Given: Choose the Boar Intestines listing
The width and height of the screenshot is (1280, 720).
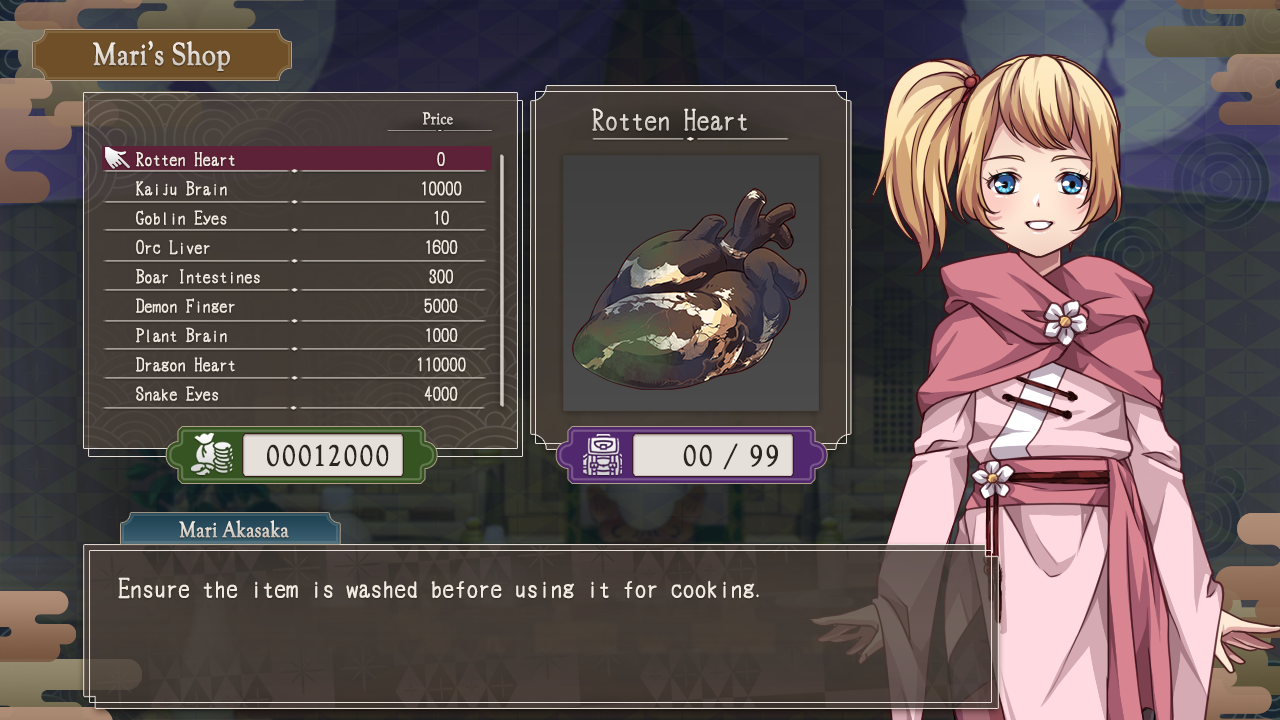Looking at the screenshot, I should coord(298,277).
